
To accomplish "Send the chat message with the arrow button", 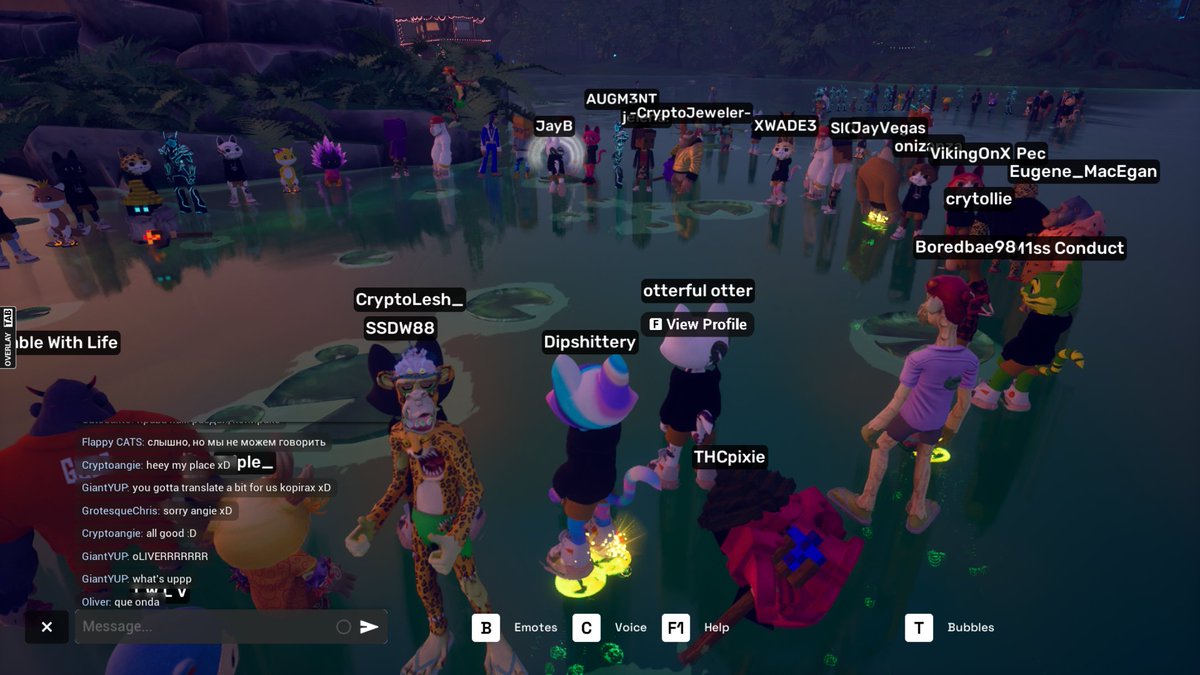I will point(370,627).
